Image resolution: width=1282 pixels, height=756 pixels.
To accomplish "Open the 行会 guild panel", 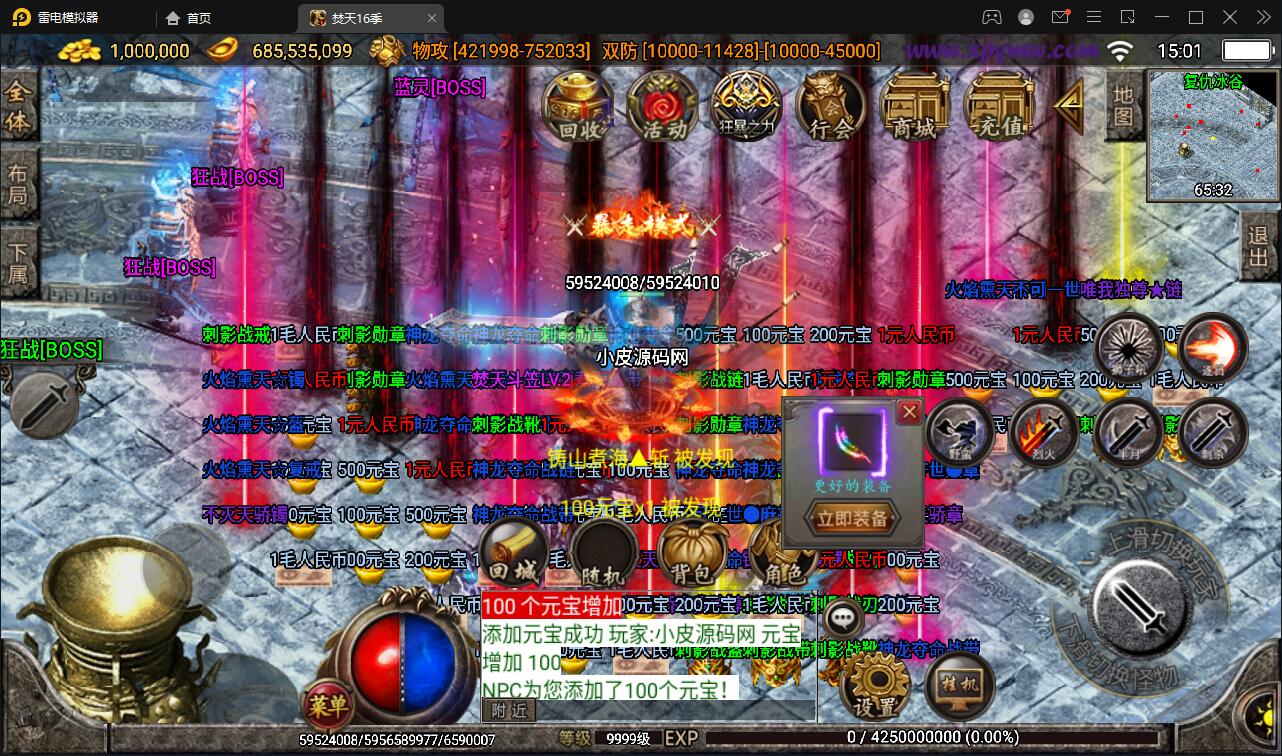I will point(831,105).
